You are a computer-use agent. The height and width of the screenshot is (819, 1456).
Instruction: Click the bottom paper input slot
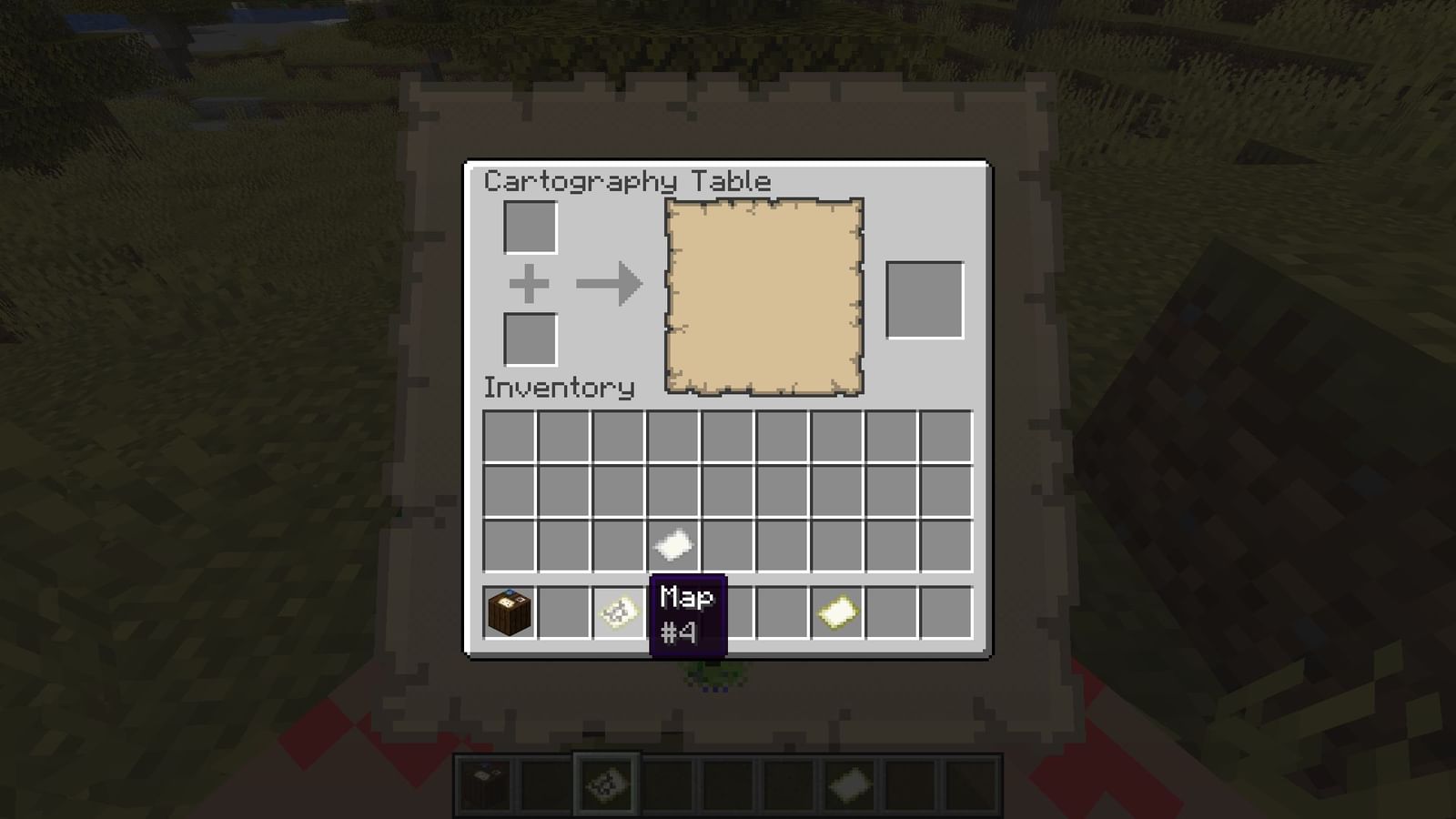point(529,339)
